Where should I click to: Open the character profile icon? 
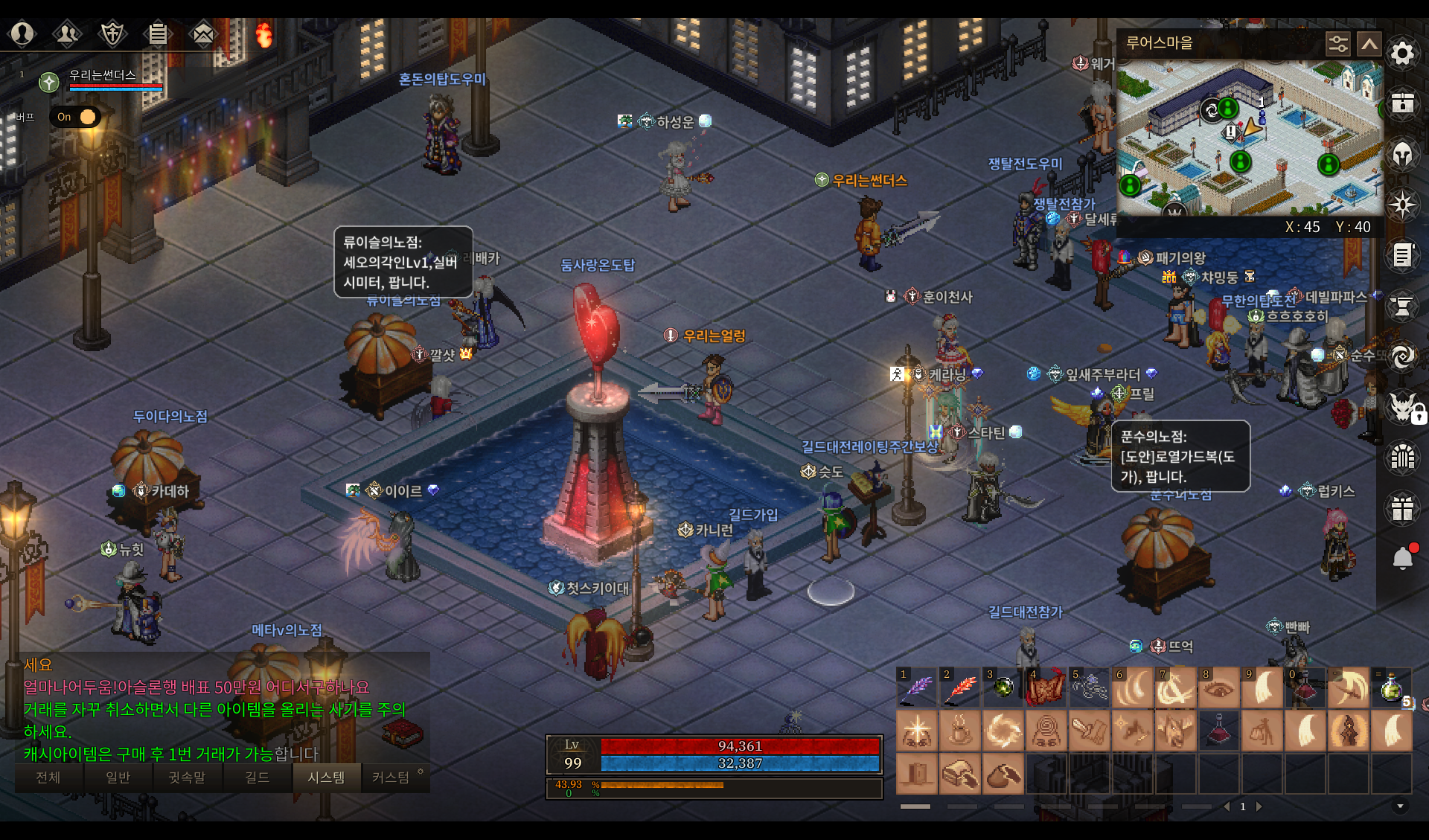22,33
